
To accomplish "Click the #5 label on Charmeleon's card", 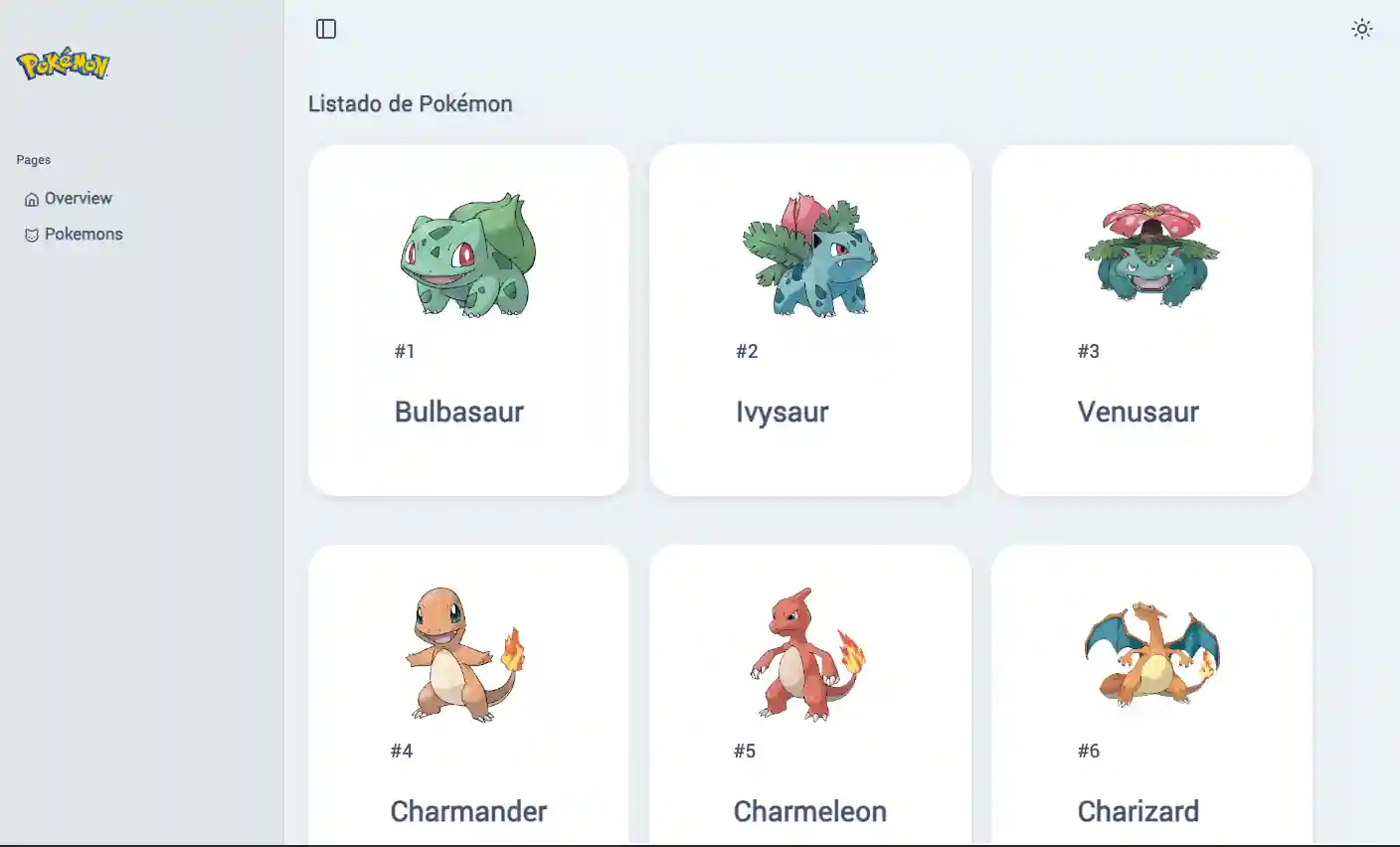I will click(743, 751).
